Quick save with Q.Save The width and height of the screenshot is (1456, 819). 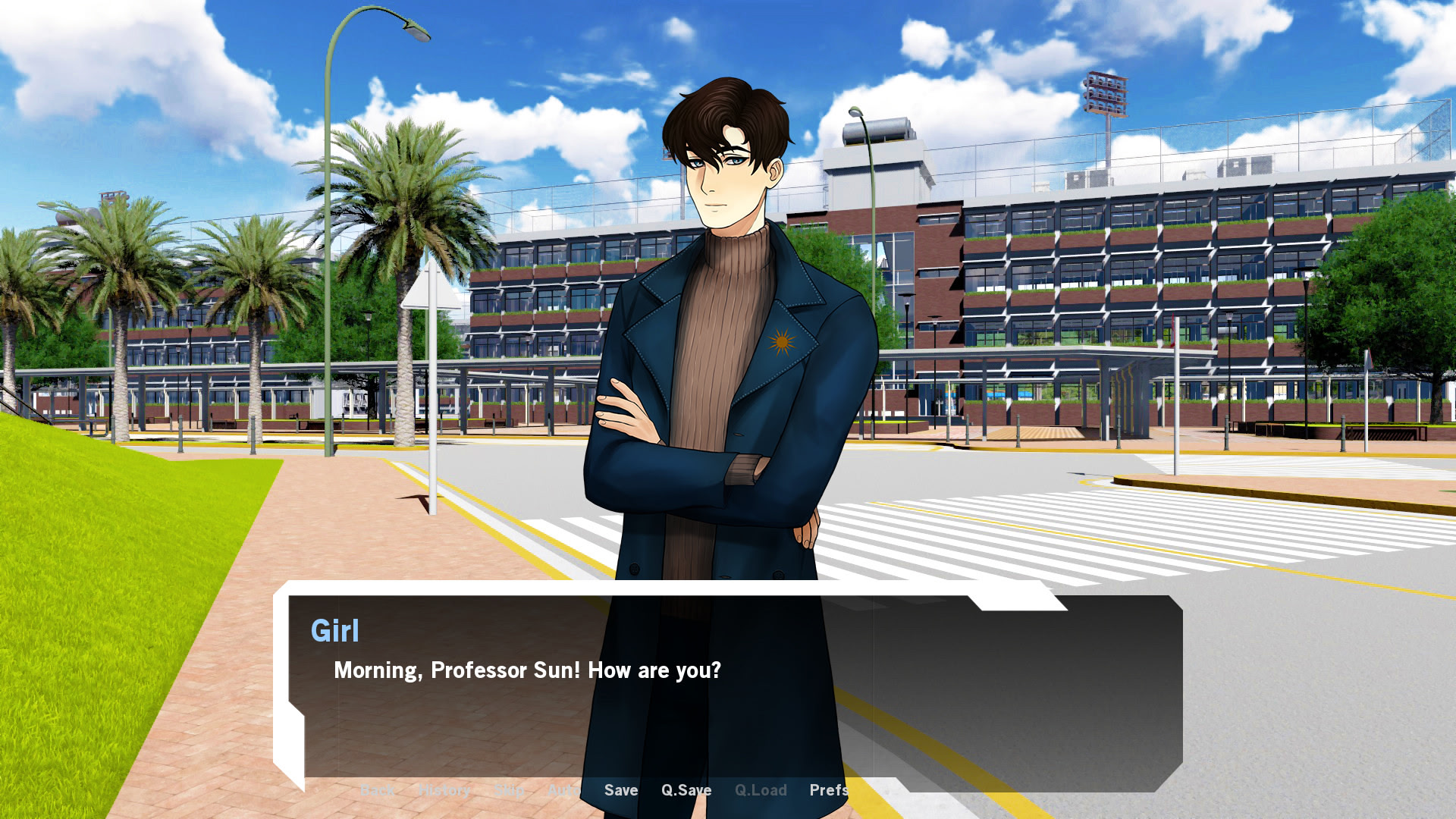point(686,790)
